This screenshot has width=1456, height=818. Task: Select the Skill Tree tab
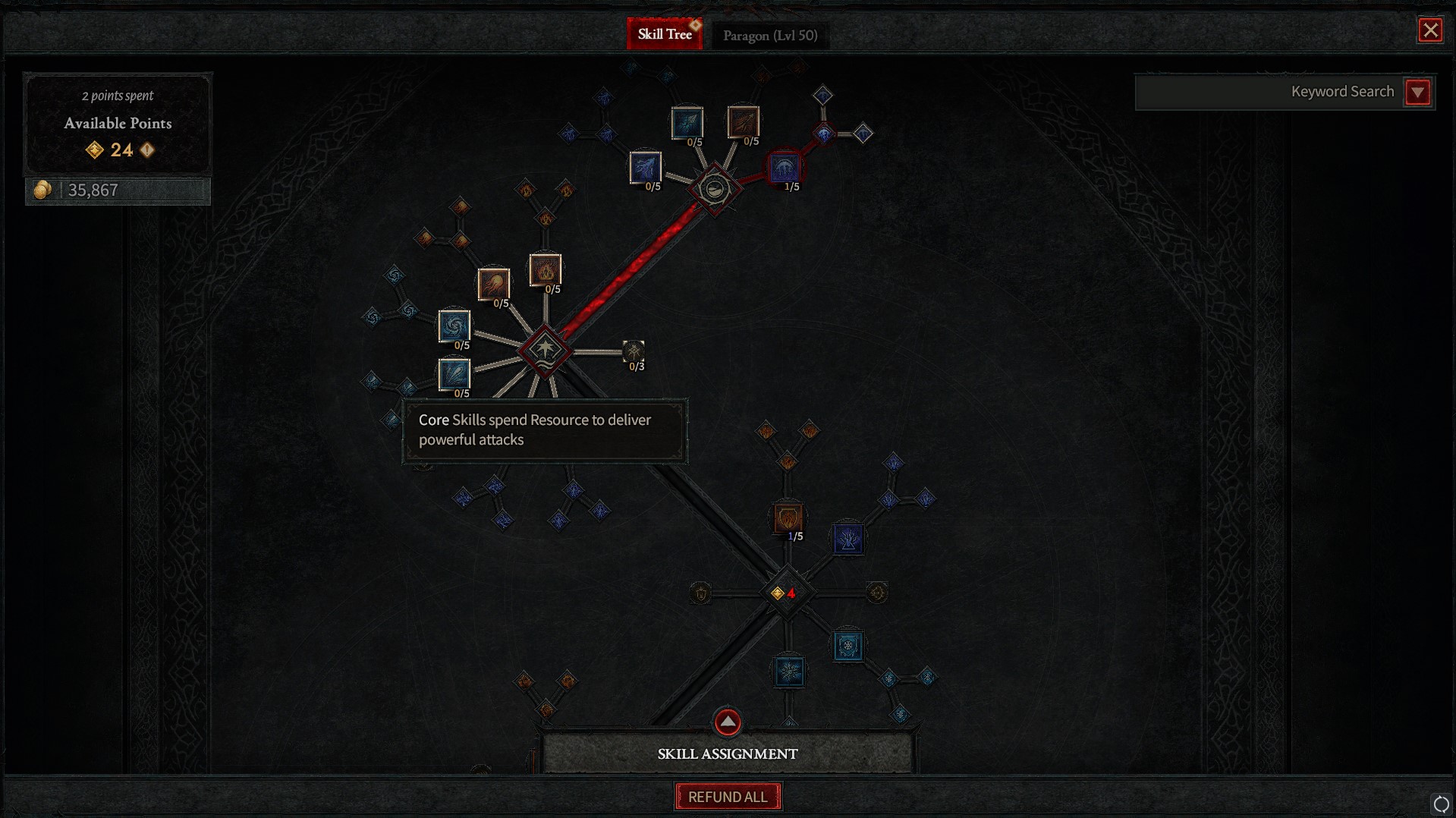click(x=664, y=34)
